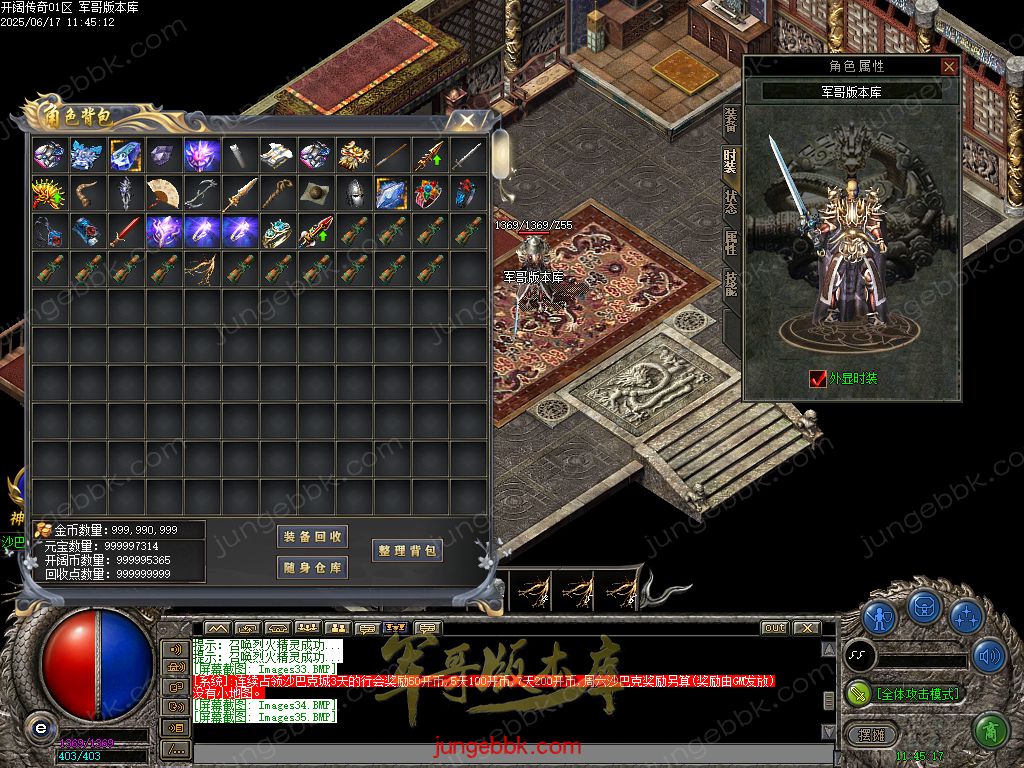Toggle the speaker sound button

989,655
